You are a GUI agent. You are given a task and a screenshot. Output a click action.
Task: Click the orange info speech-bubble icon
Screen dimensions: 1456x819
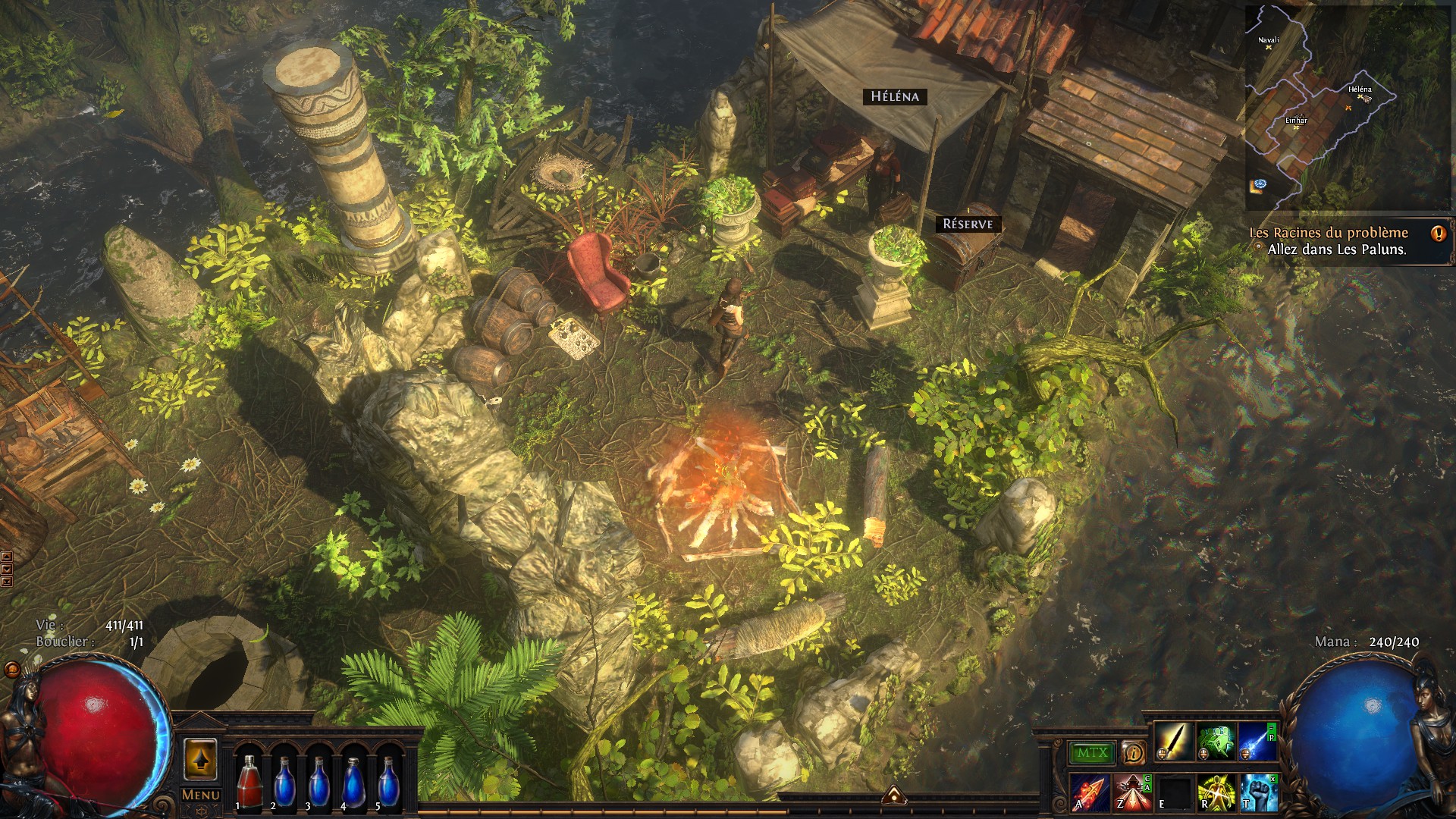[1134, 753]
